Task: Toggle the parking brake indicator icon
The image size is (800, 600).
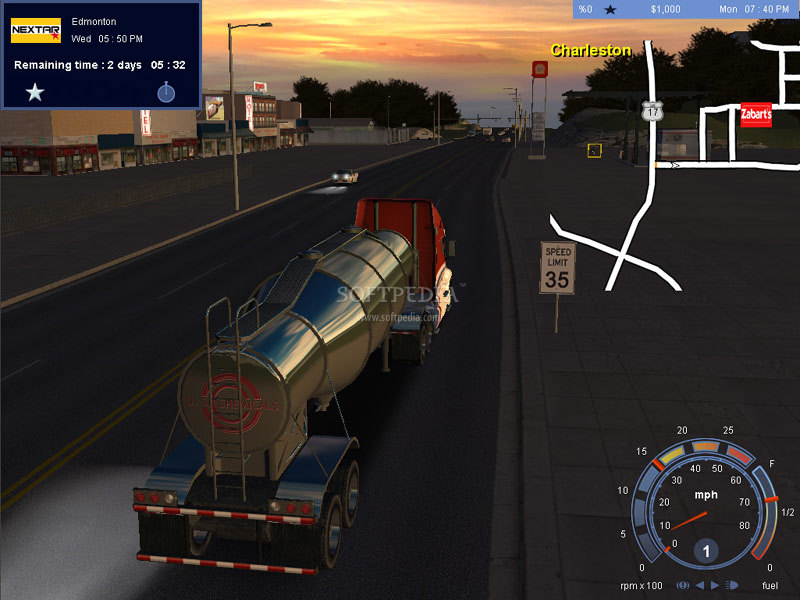Action: click(684, 585)
